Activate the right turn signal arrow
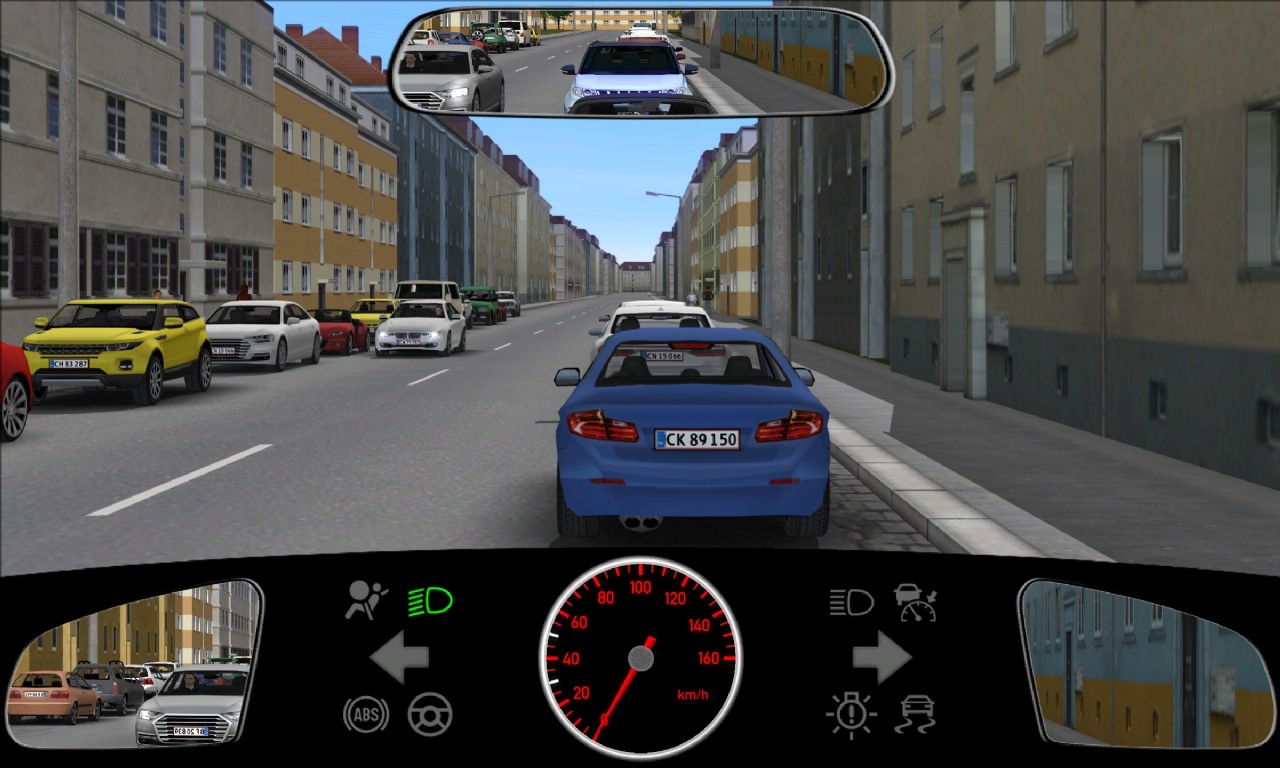This screenshot has height=768, width=1280. 881,658
